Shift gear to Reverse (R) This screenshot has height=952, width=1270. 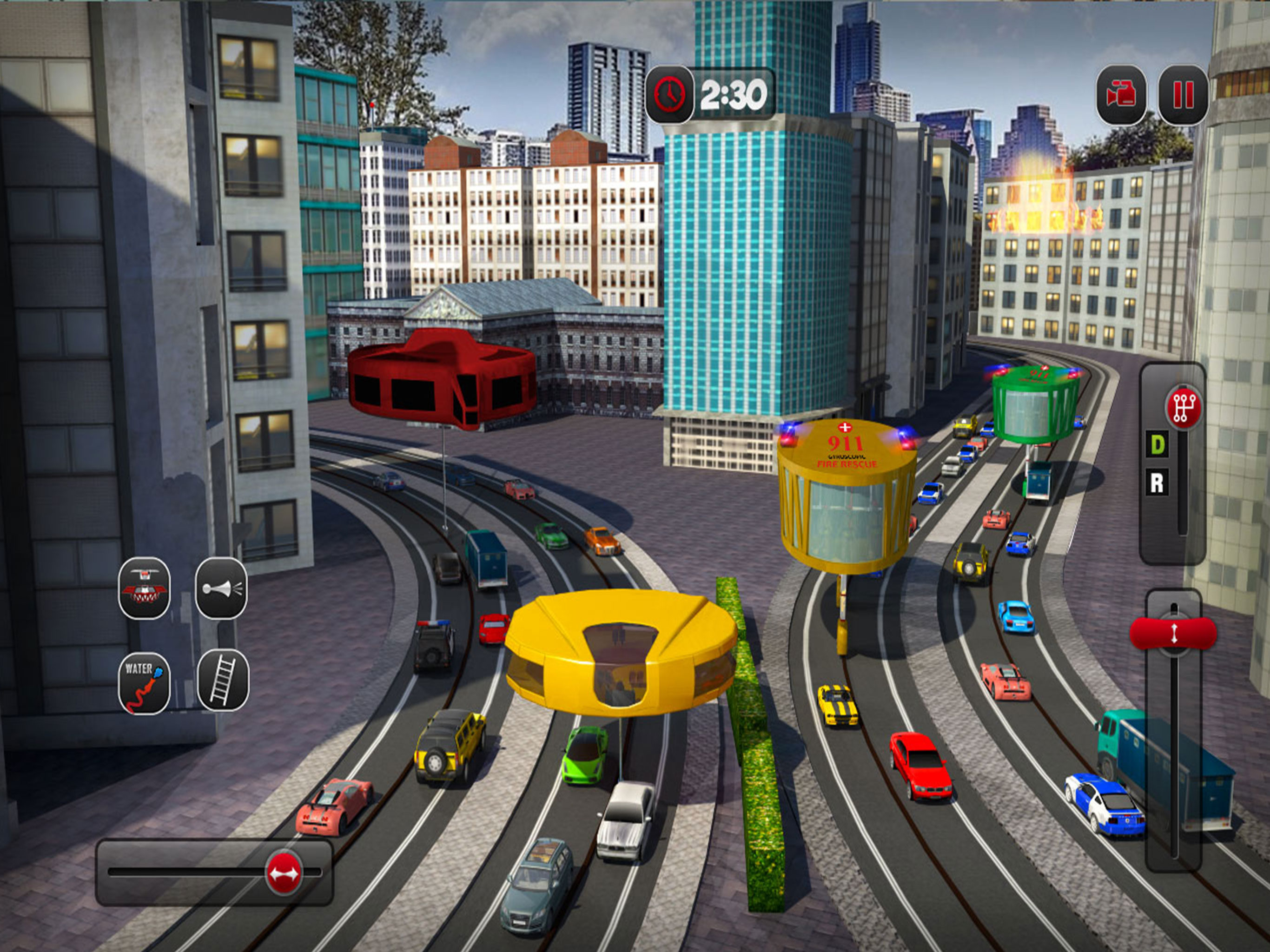[1157, 483]
